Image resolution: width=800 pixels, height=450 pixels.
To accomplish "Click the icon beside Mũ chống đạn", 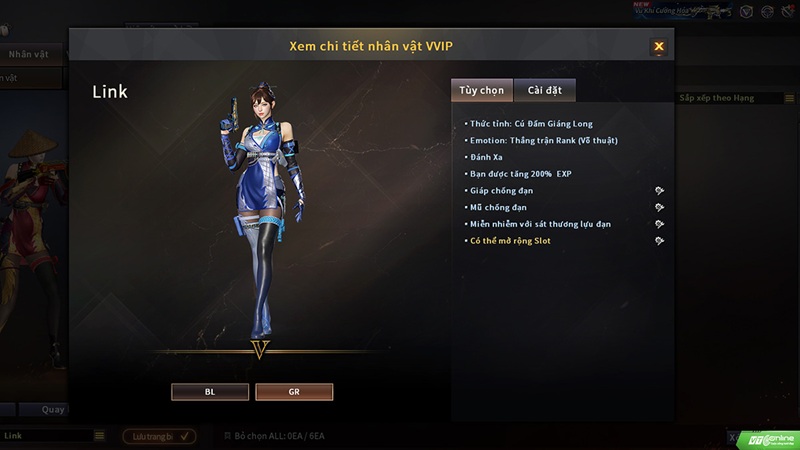I will pyautogui.click(x=659, y=207).
